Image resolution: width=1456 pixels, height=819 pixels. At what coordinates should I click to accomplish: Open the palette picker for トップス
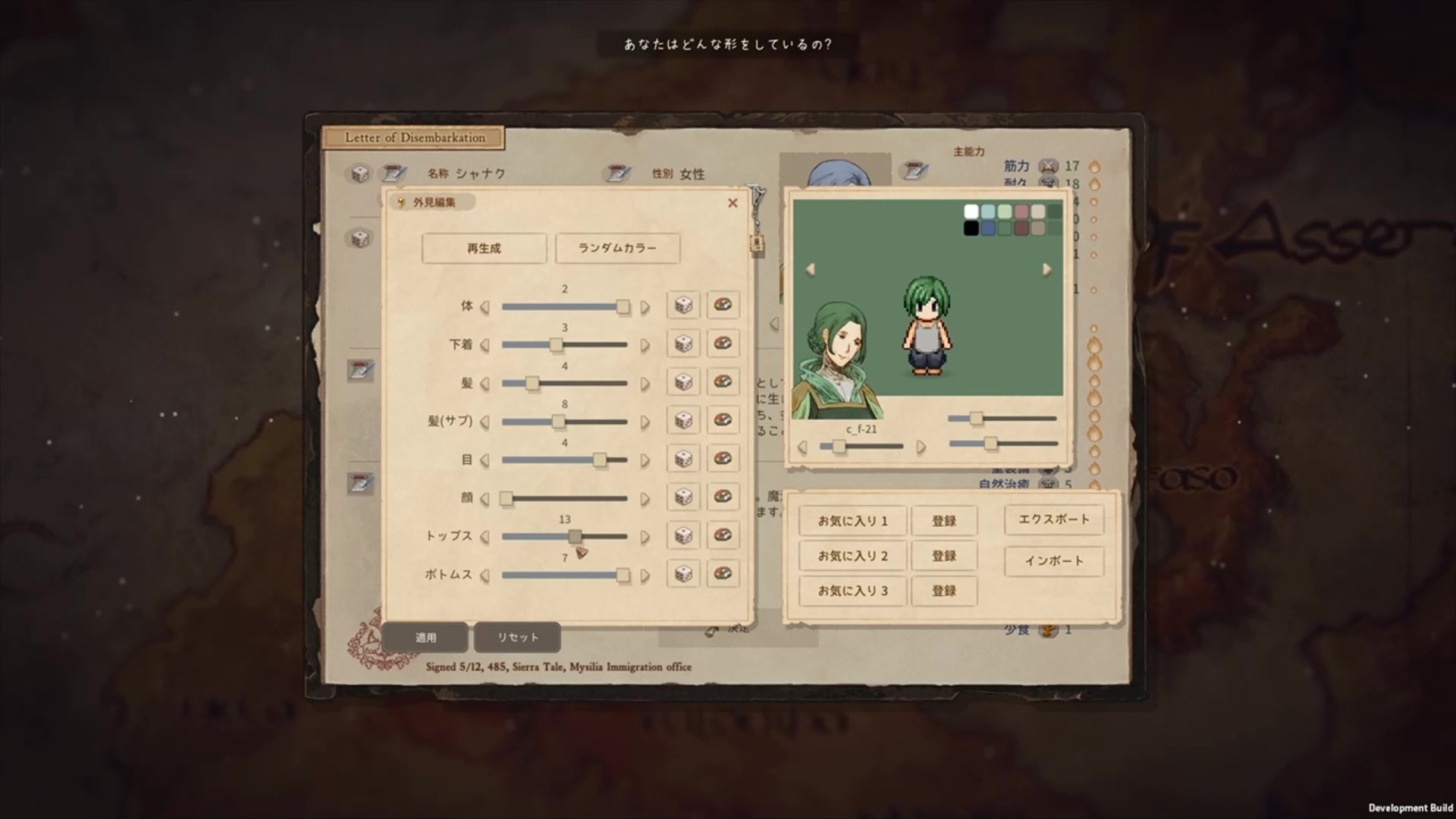[x=723, y=535]
